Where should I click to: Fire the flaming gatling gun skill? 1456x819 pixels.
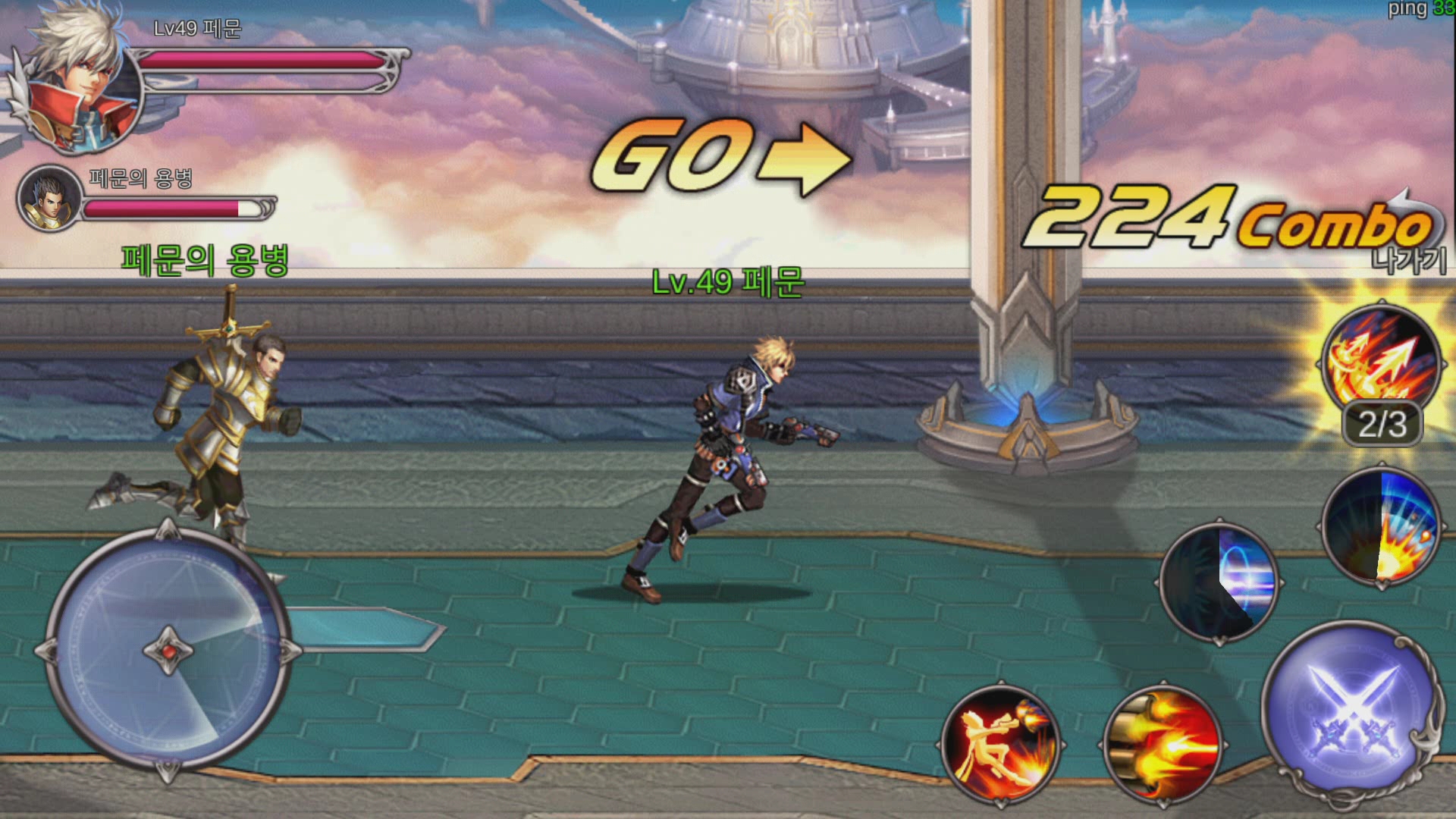[1163, 743]
